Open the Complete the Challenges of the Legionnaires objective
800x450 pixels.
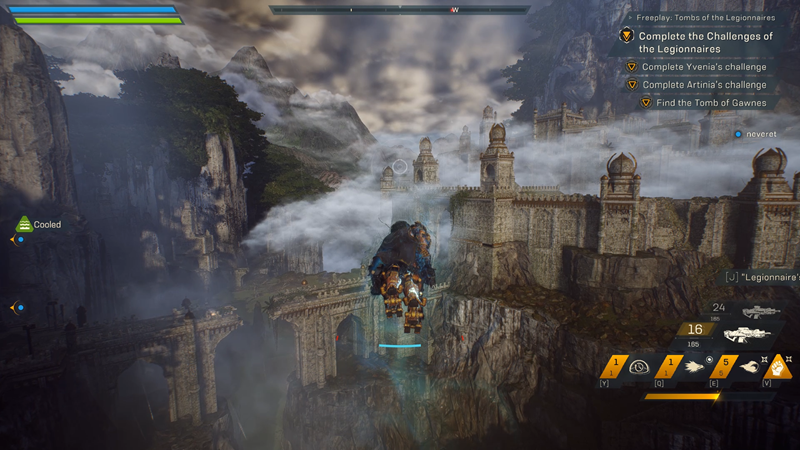pos(706,42)
